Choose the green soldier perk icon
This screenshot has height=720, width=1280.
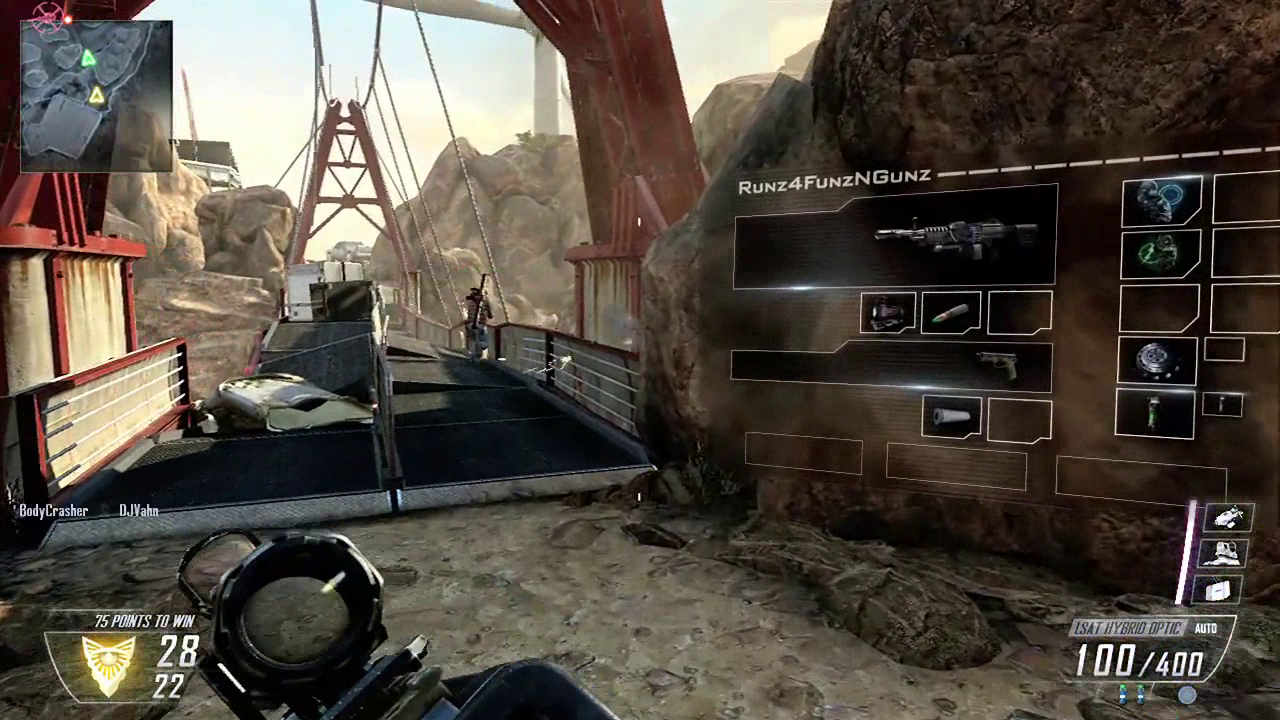1161,253
